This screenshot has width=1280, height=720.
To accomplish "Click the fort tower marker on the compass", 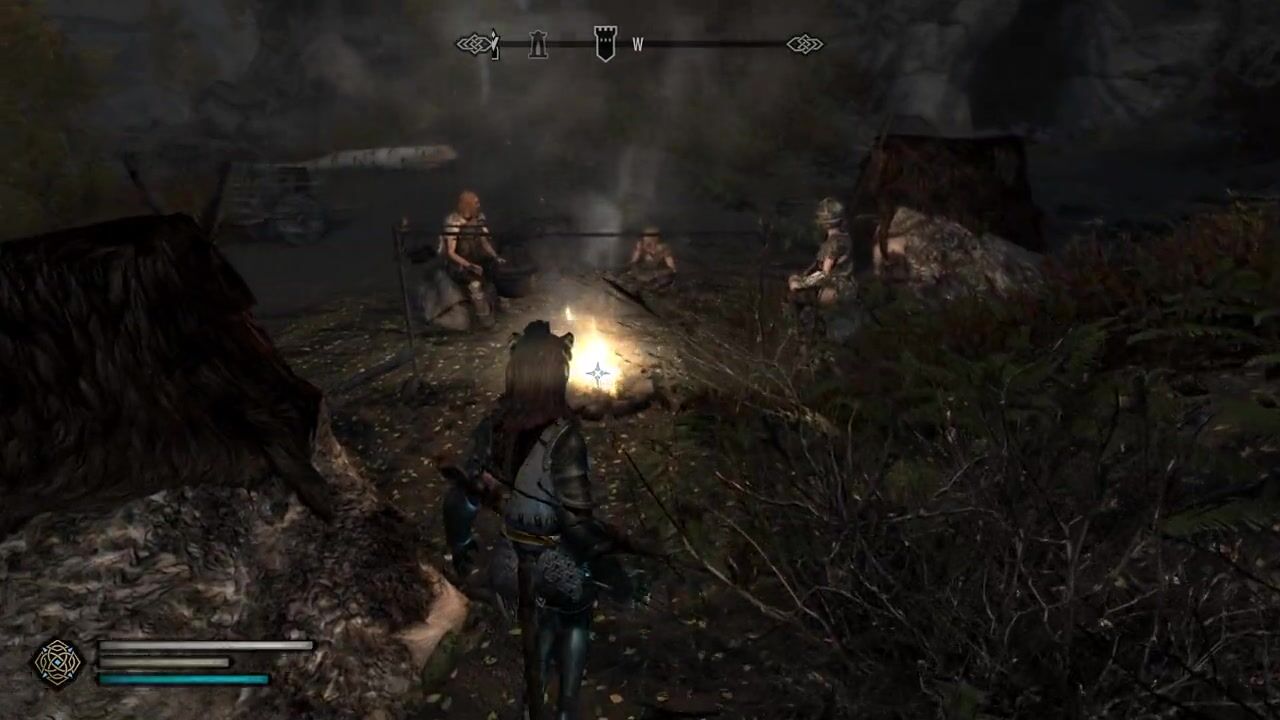I will click(x=605, y=44).
